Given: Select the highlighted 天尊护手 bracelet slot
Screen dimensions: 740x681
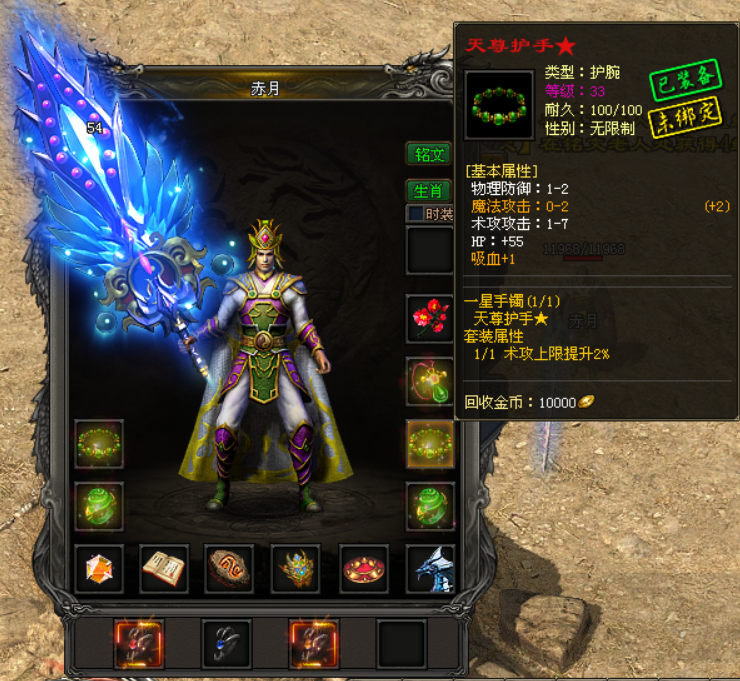Looking at the screenshot, I should coord(430,443).
